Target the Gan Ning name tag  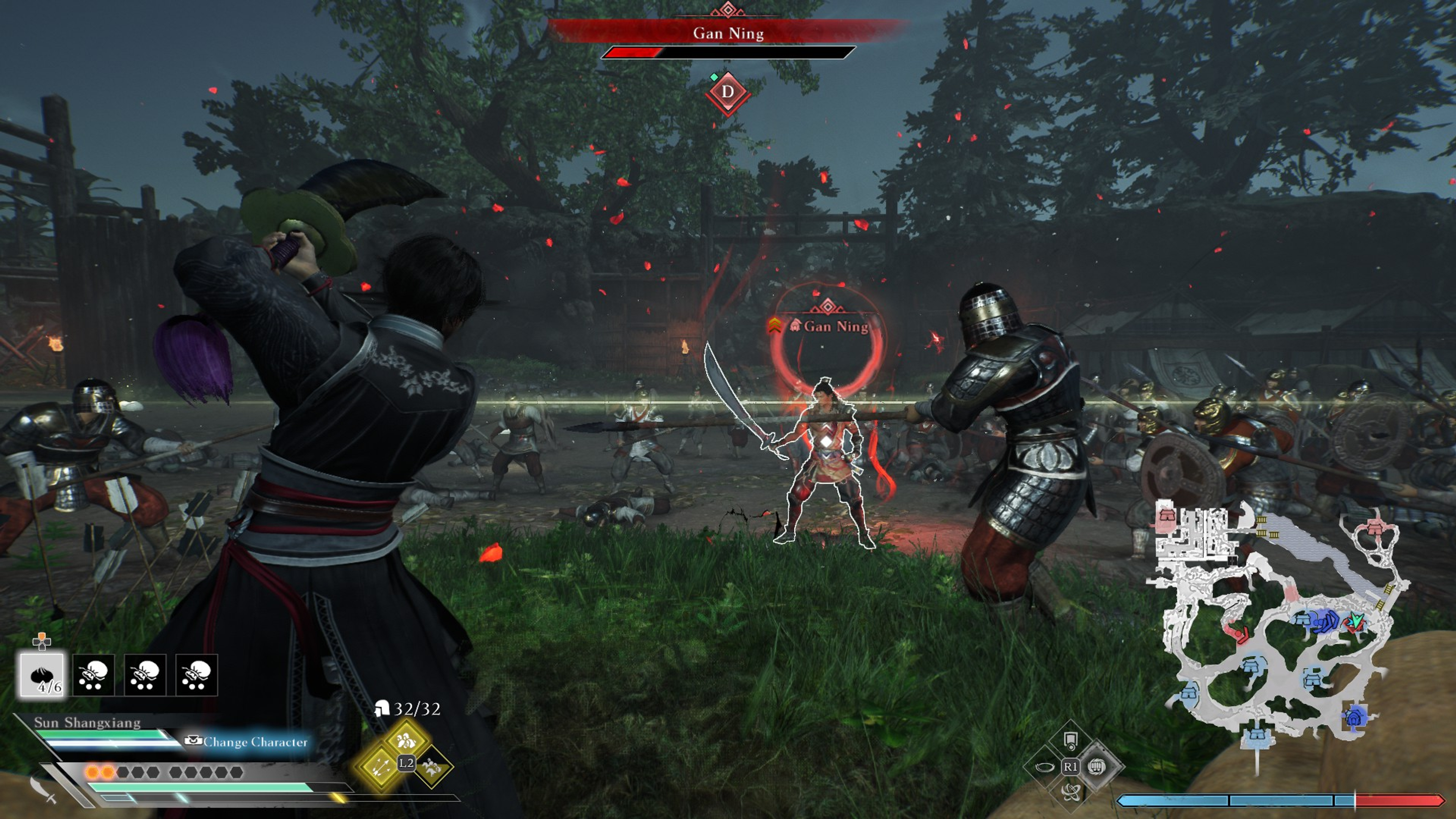coord(835,327)
